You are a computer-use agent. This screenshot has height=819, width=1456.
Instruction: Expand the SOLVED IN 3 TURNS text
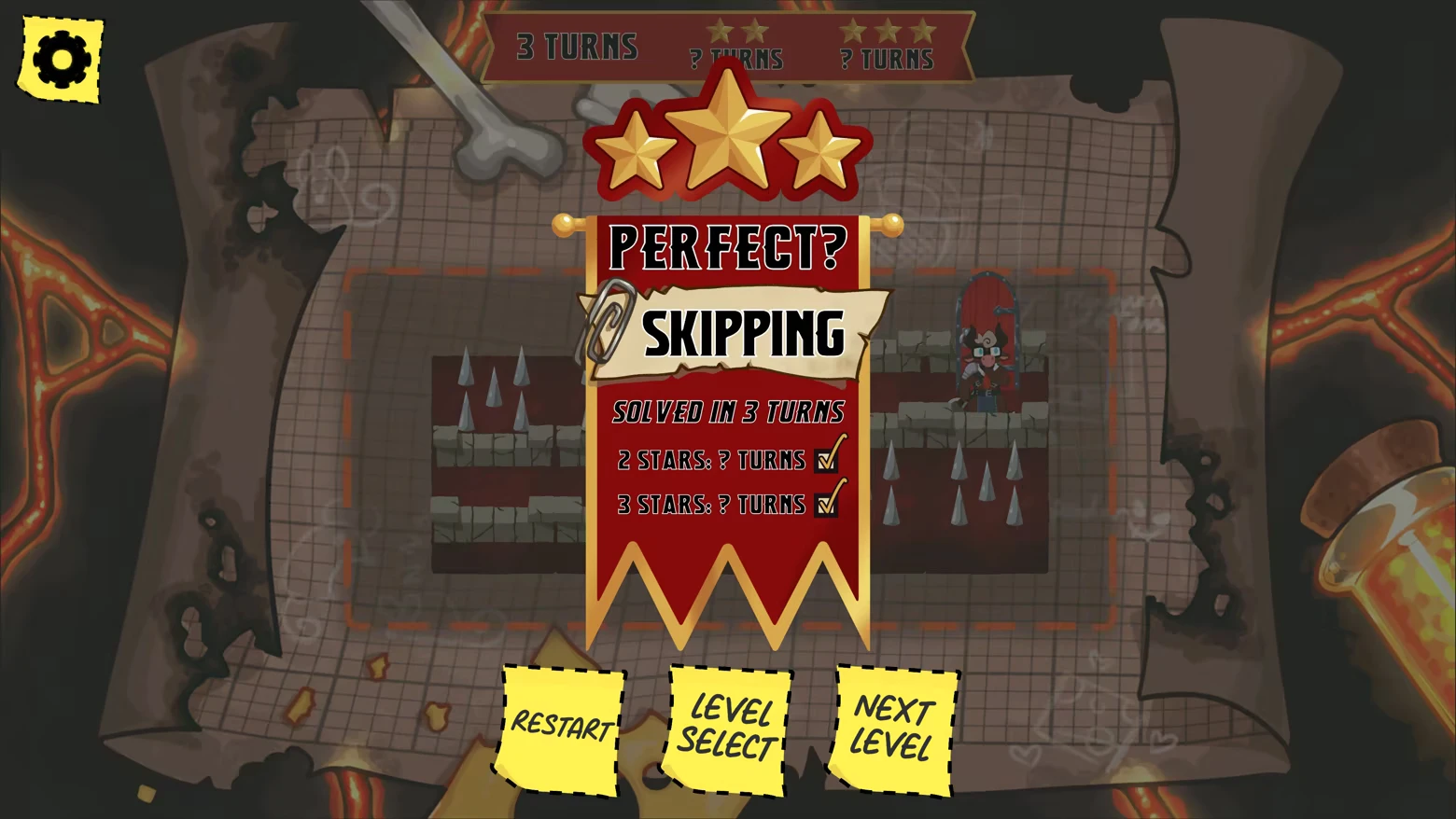[730, 410]
